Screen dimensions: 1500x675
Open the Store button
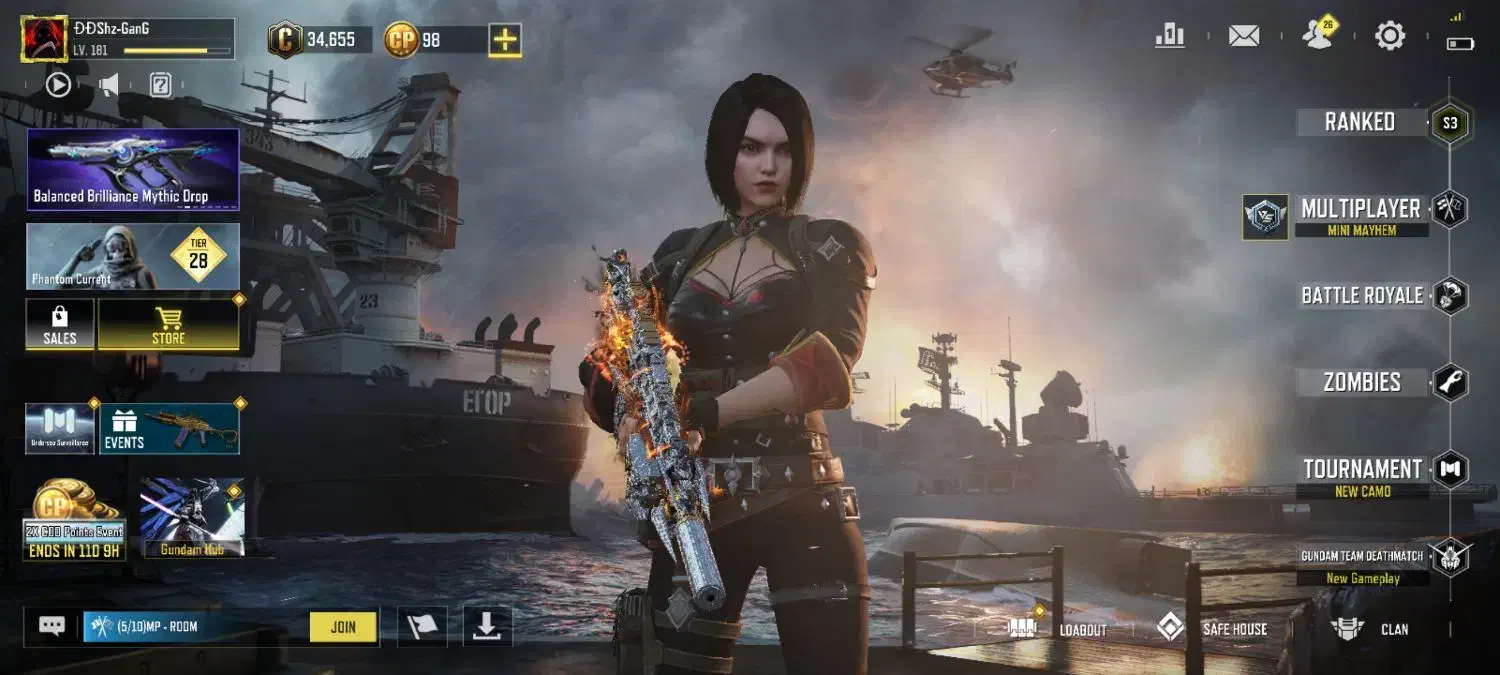[168, 325]
